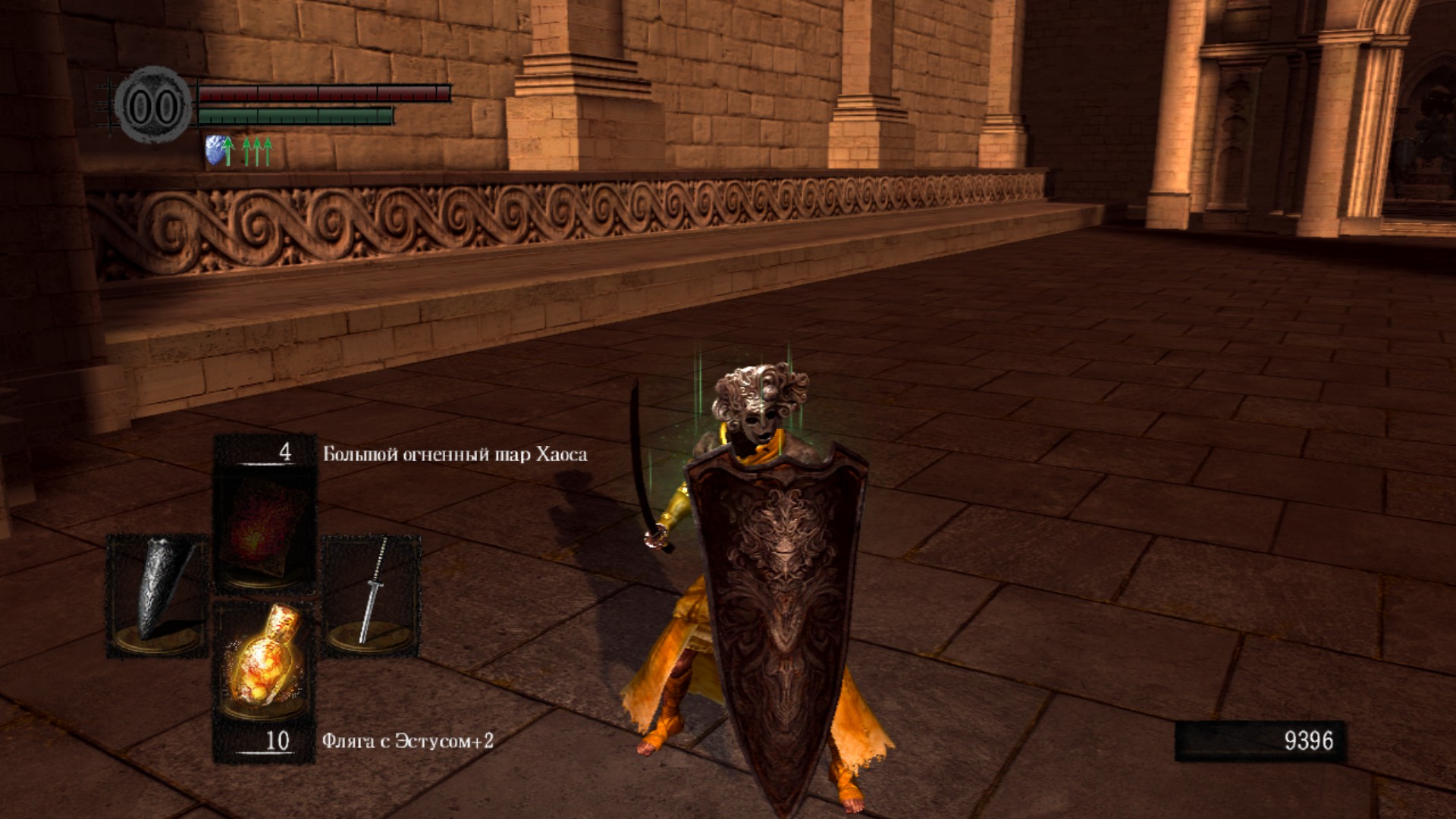Image resolution: width=1456 pixels, height=819 pixels.
Task: Click the triple green arrows buff icon
Action: 257,151
